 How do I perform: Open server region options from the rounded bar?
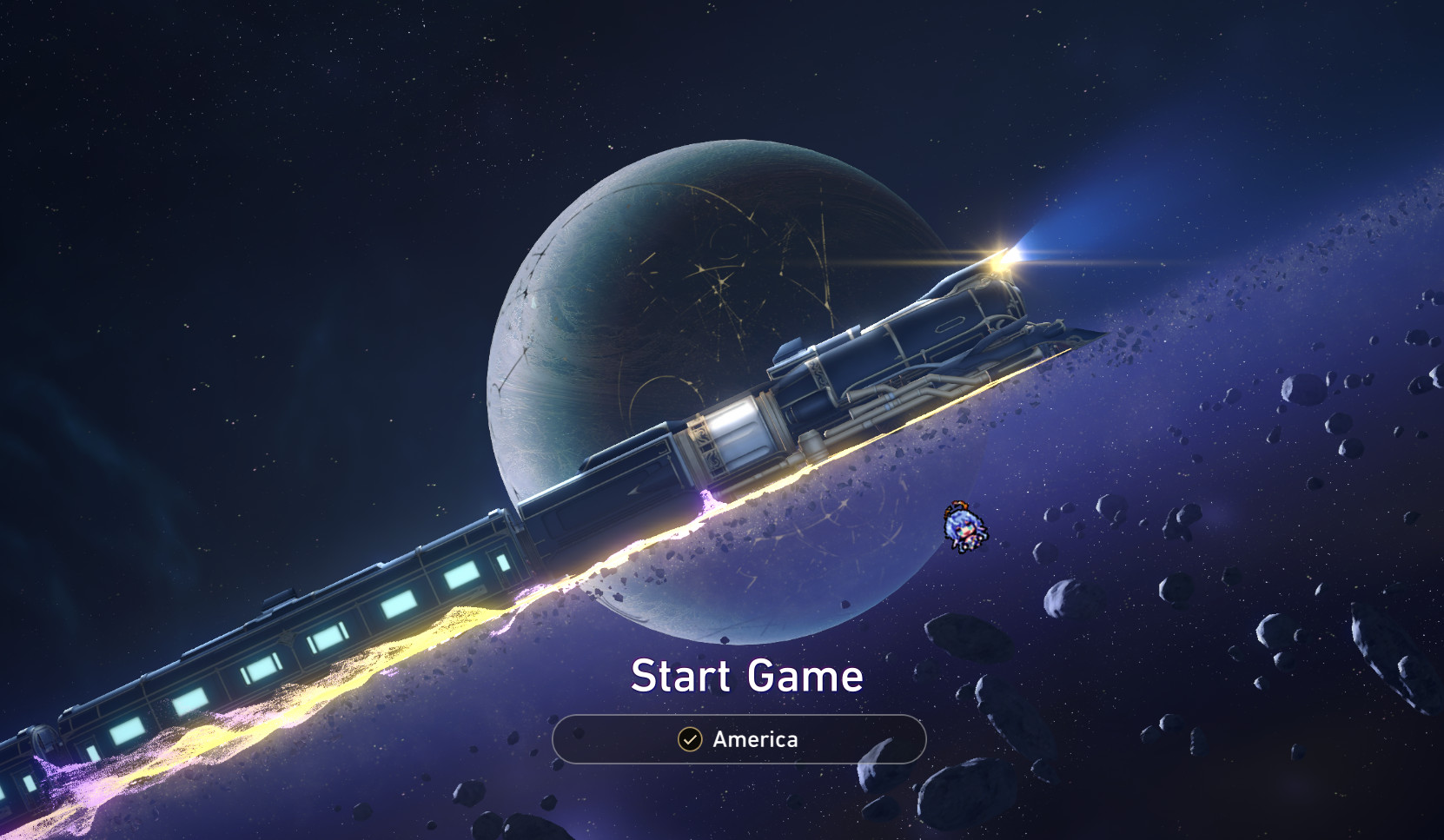[739, 740]
